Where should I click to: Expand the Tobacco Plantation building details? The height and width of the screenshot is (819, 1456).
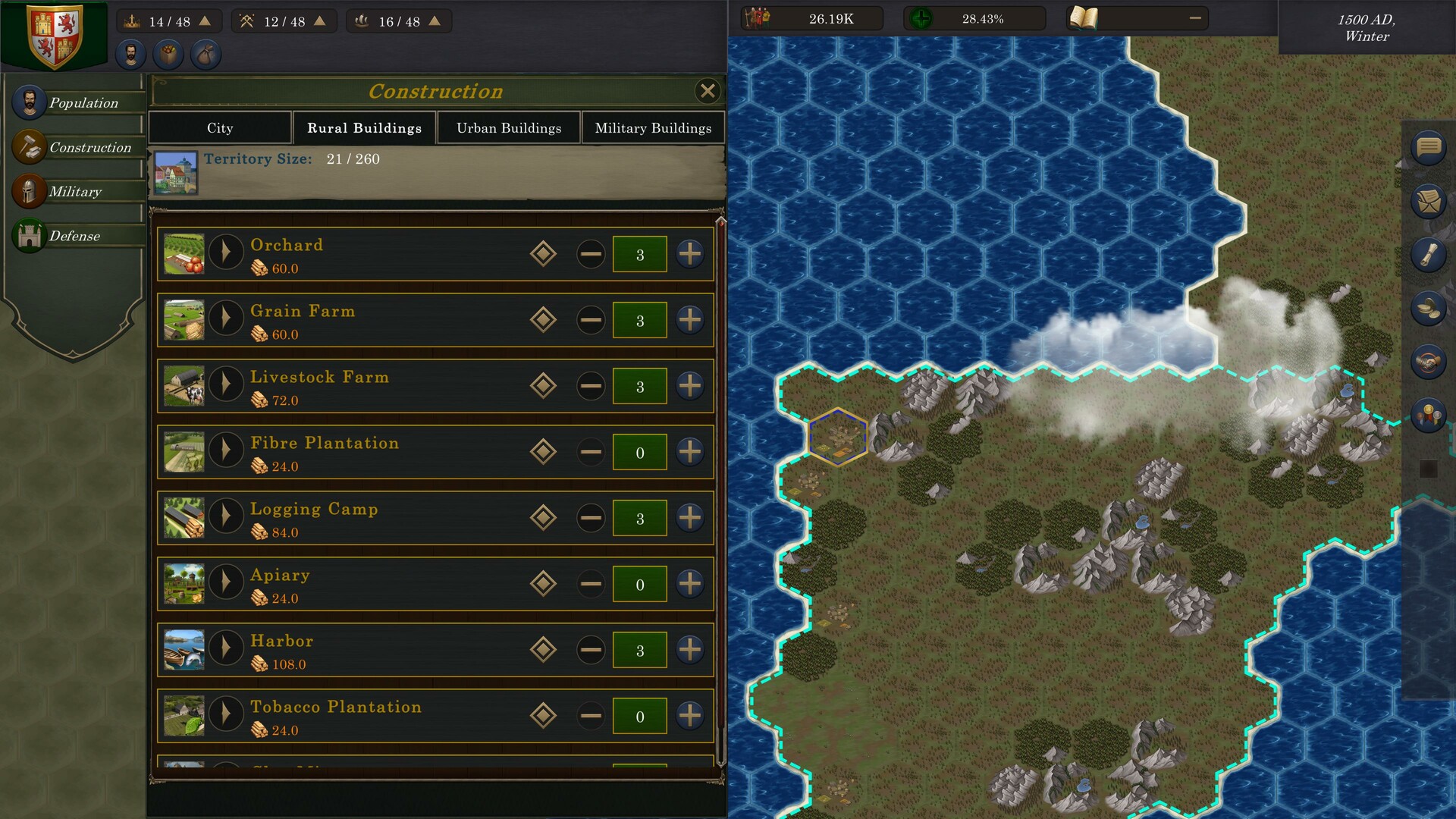click(225, 715)
